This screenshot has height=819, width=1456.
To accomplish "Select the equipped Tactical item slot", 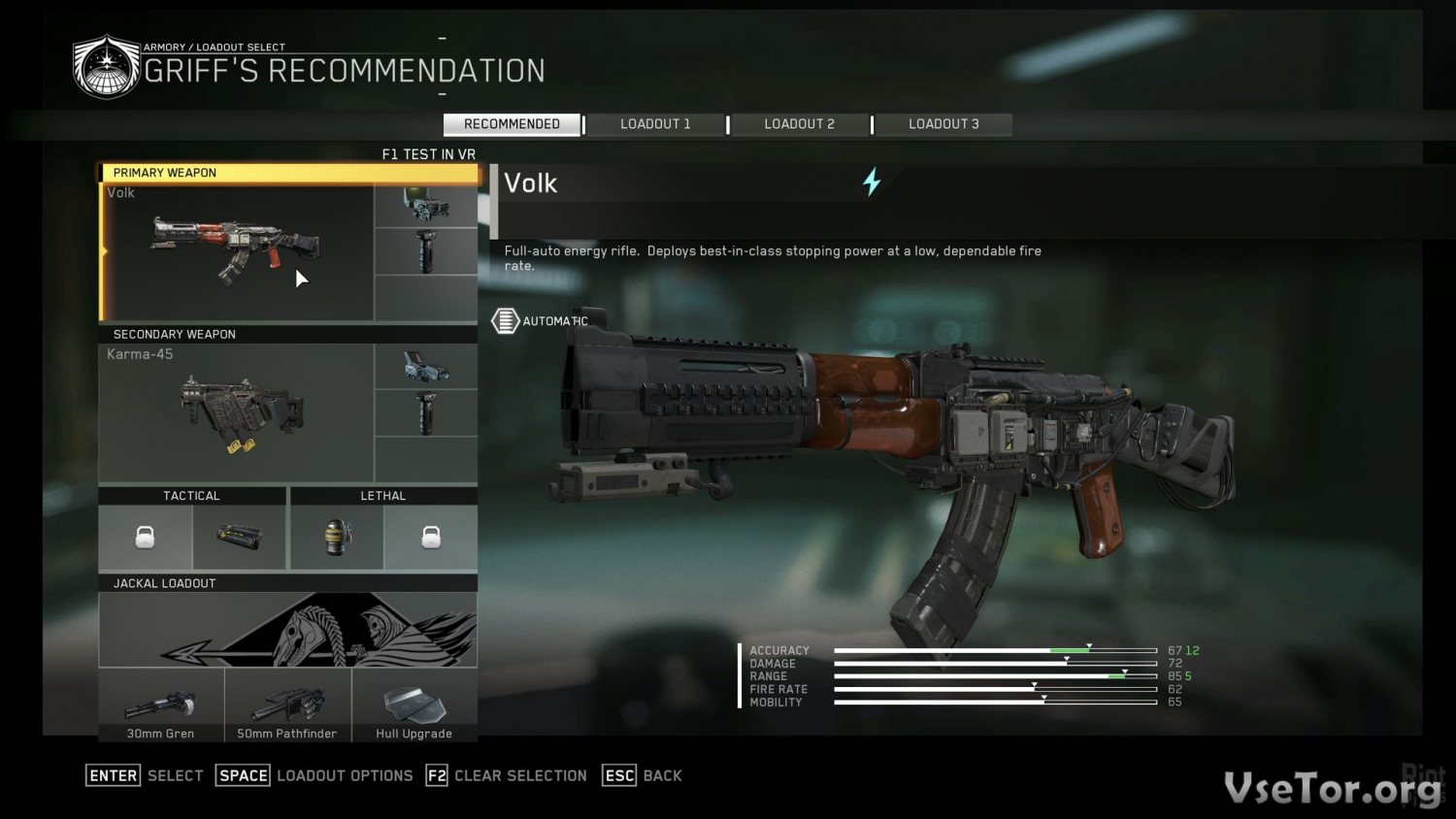I will pyautogui.click(x=239, y=537).
